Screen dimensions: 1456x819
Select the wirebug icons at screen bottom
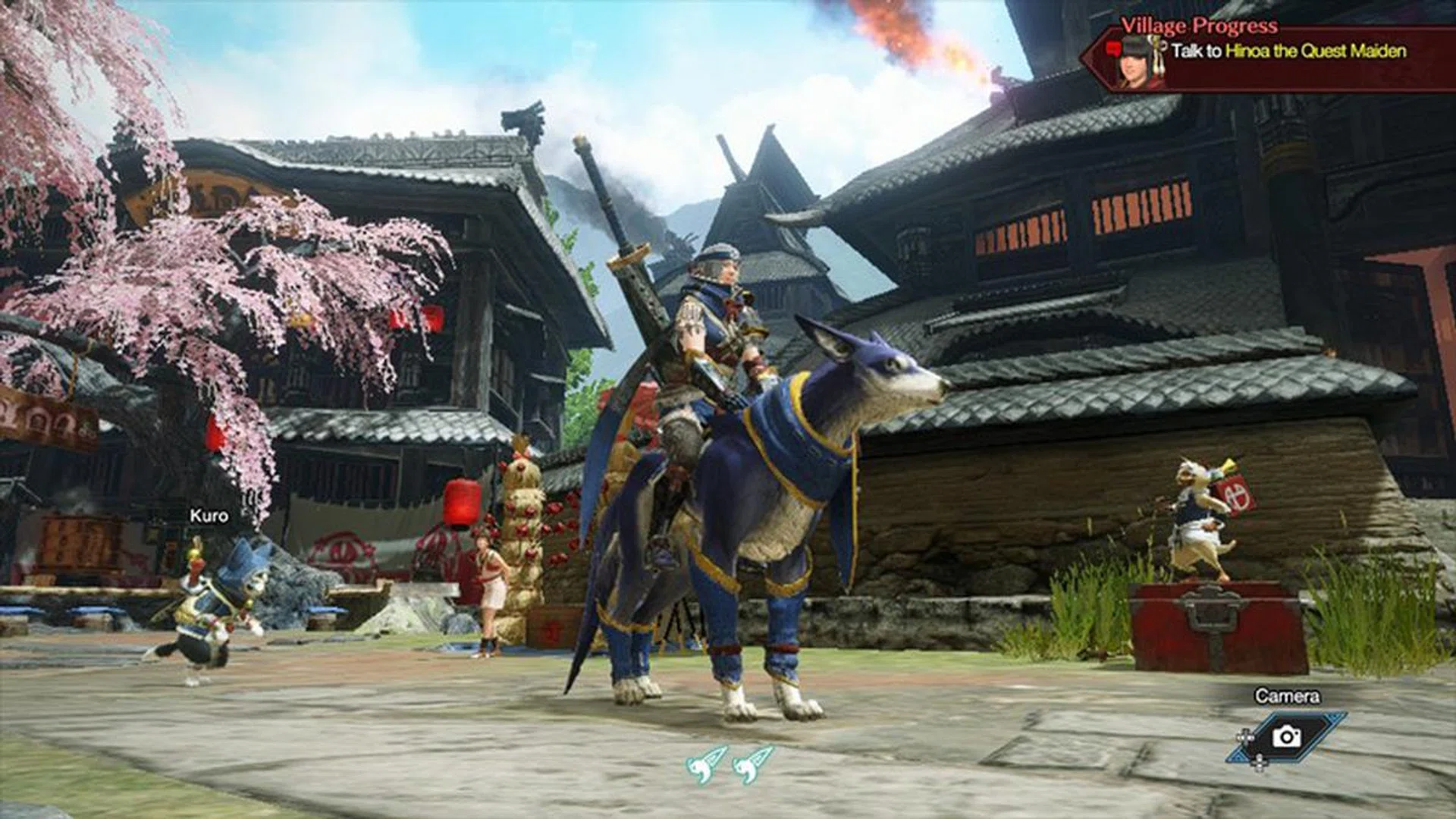tap(730, 764)
